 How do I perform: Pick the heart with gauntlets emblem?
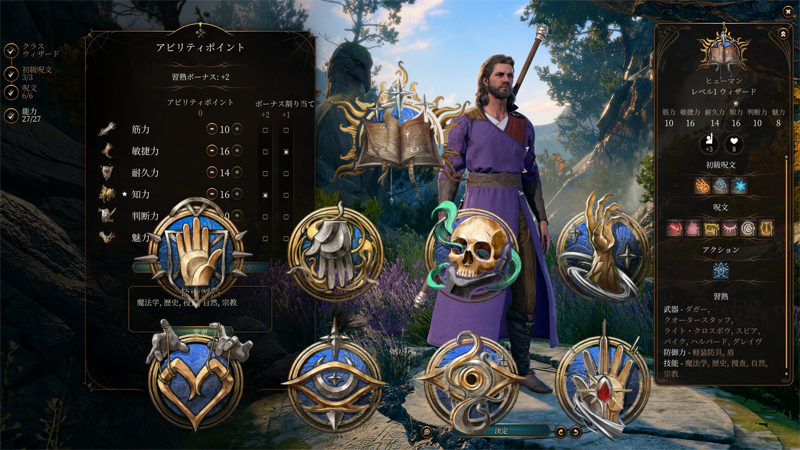coord(196,376)
